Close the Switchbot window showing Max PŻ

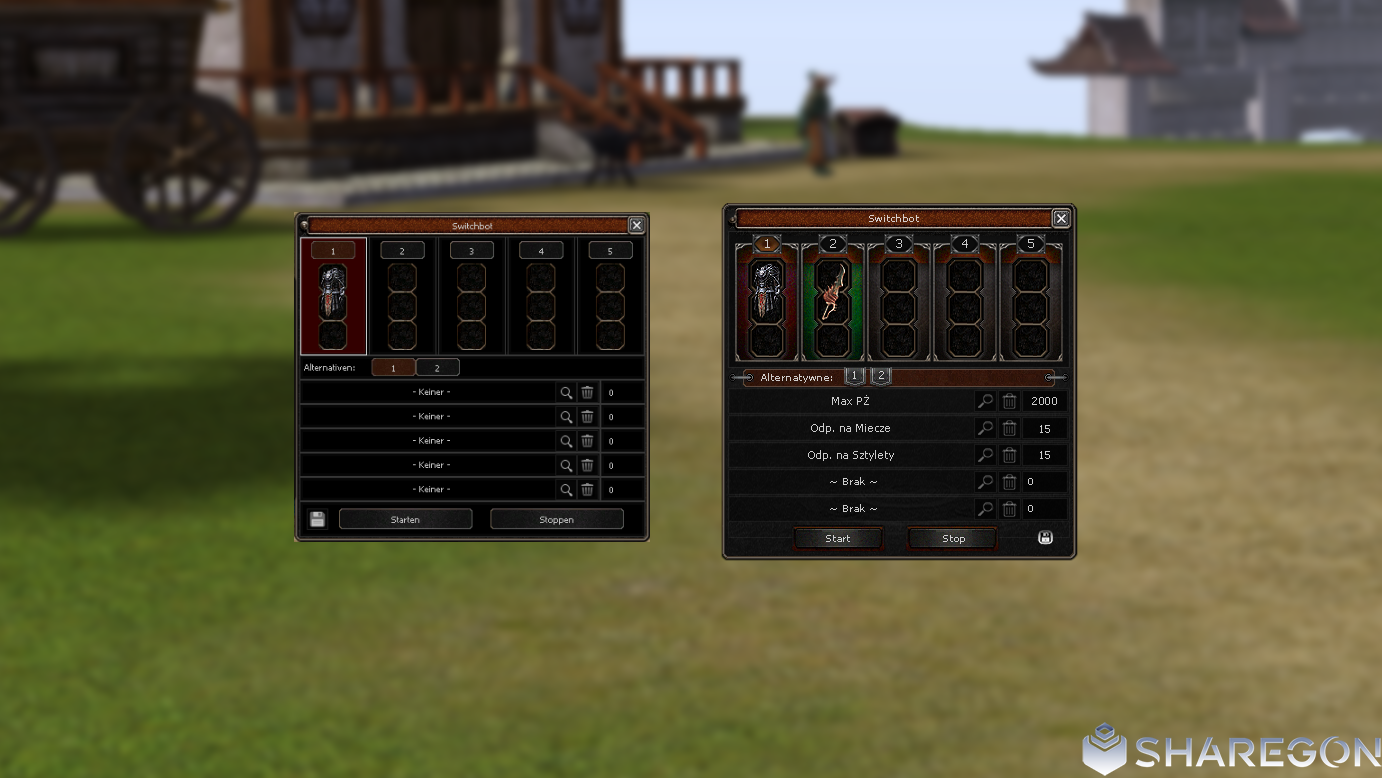click(x=1061, y=218)
